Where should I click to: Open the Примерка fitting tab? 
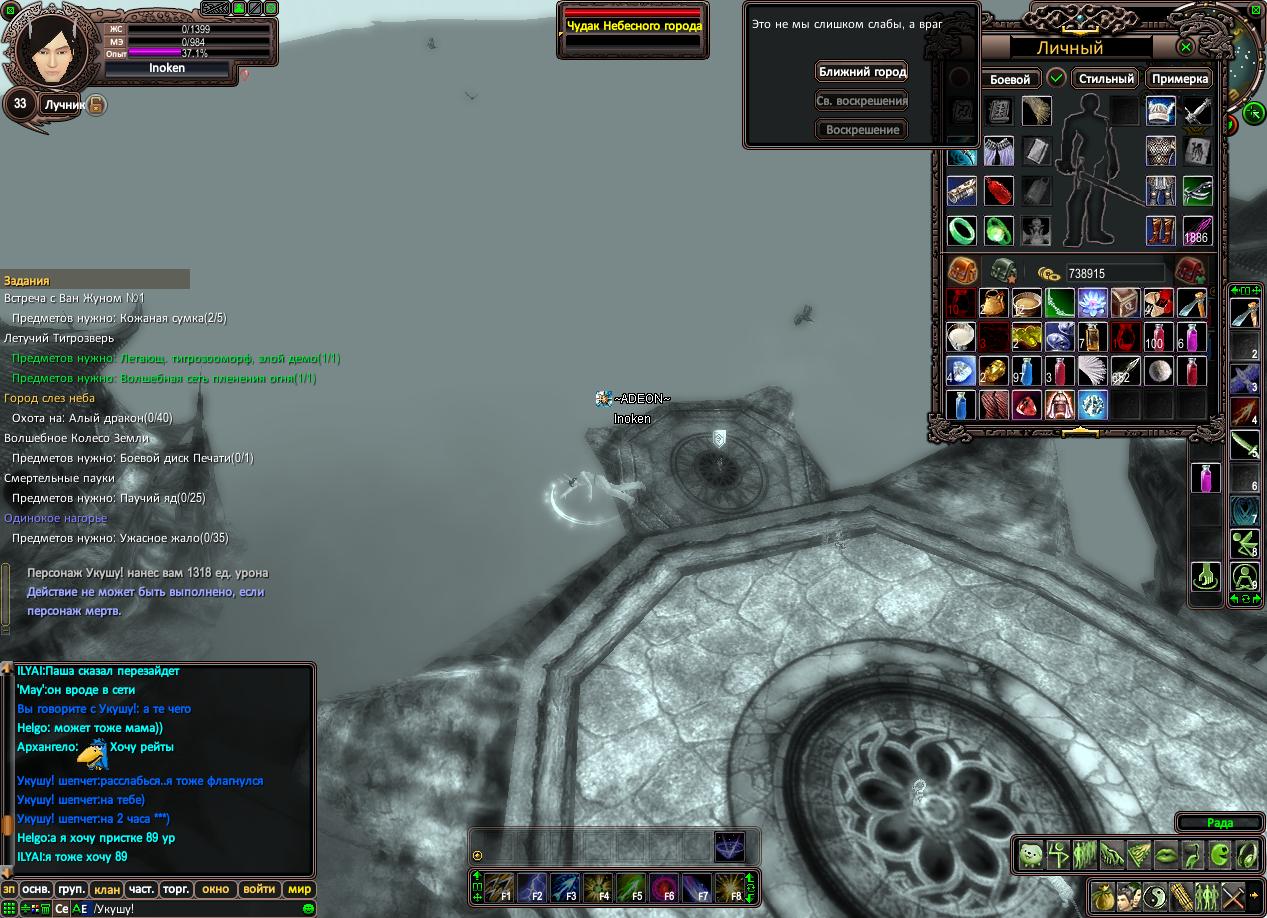tap(1180, 79)
